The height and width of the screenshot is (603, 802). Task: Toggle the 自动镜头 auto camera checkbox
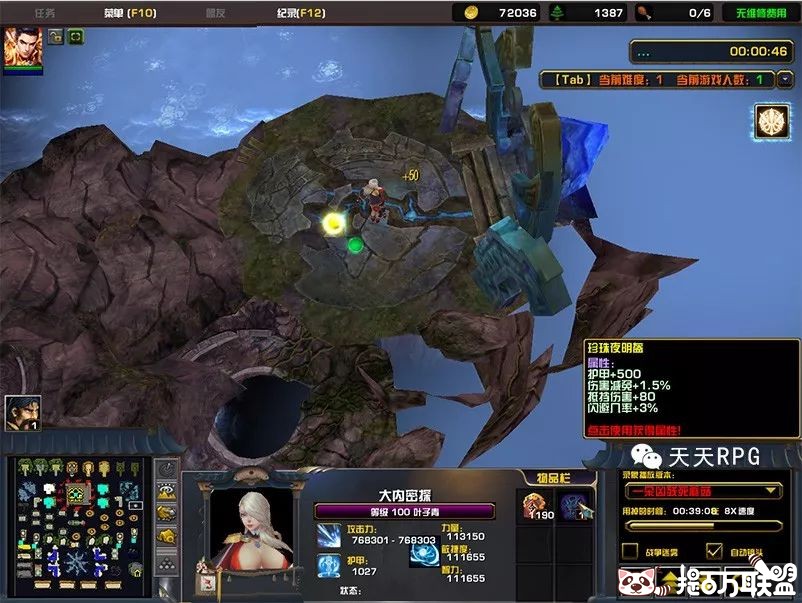click(x=714, y=550)
